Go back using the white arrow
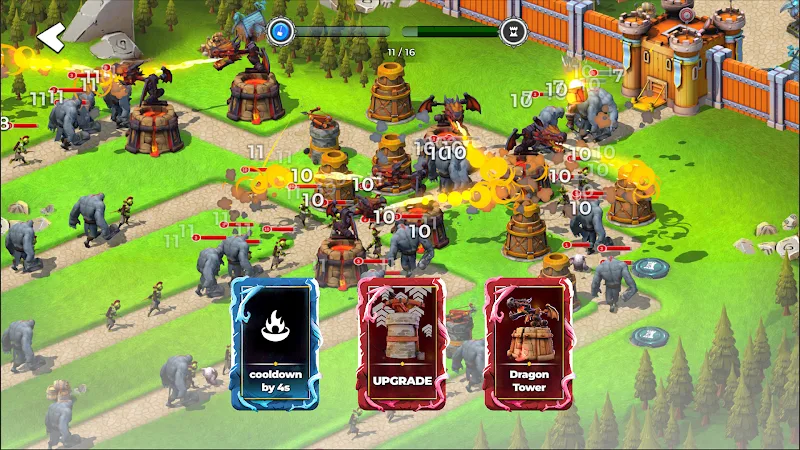Screen dimensions: 800x450 50,37
